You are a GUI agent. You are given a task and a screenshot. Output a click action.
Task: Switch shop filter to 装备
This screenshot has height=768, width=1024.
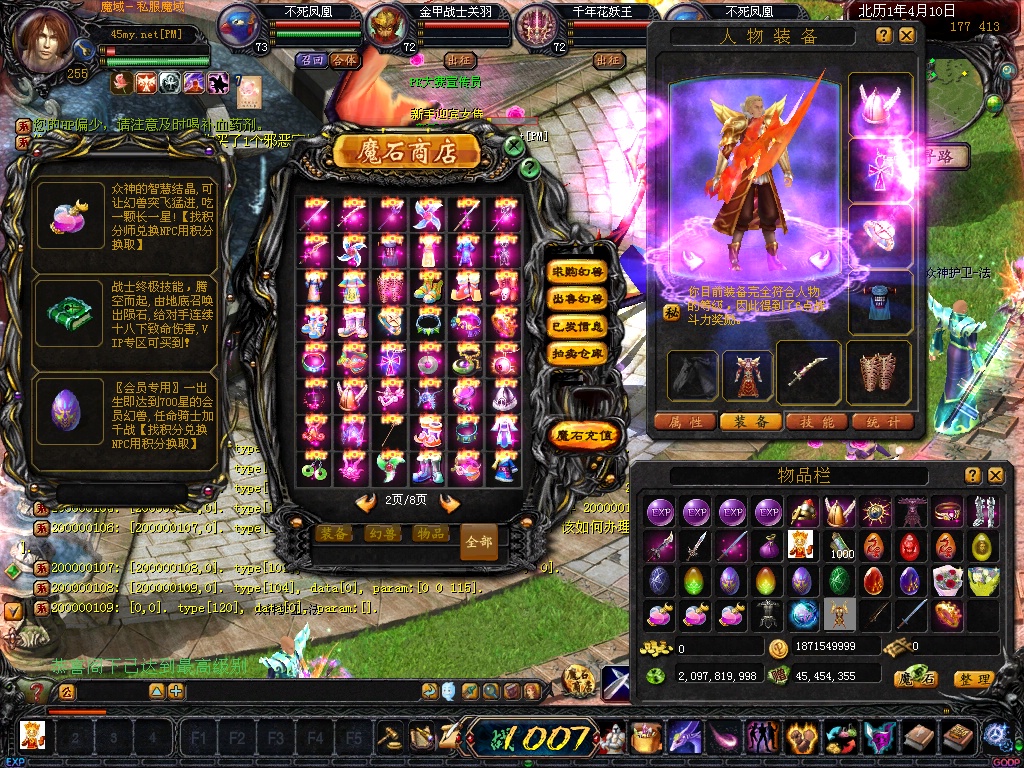click(x=334, y=533)
